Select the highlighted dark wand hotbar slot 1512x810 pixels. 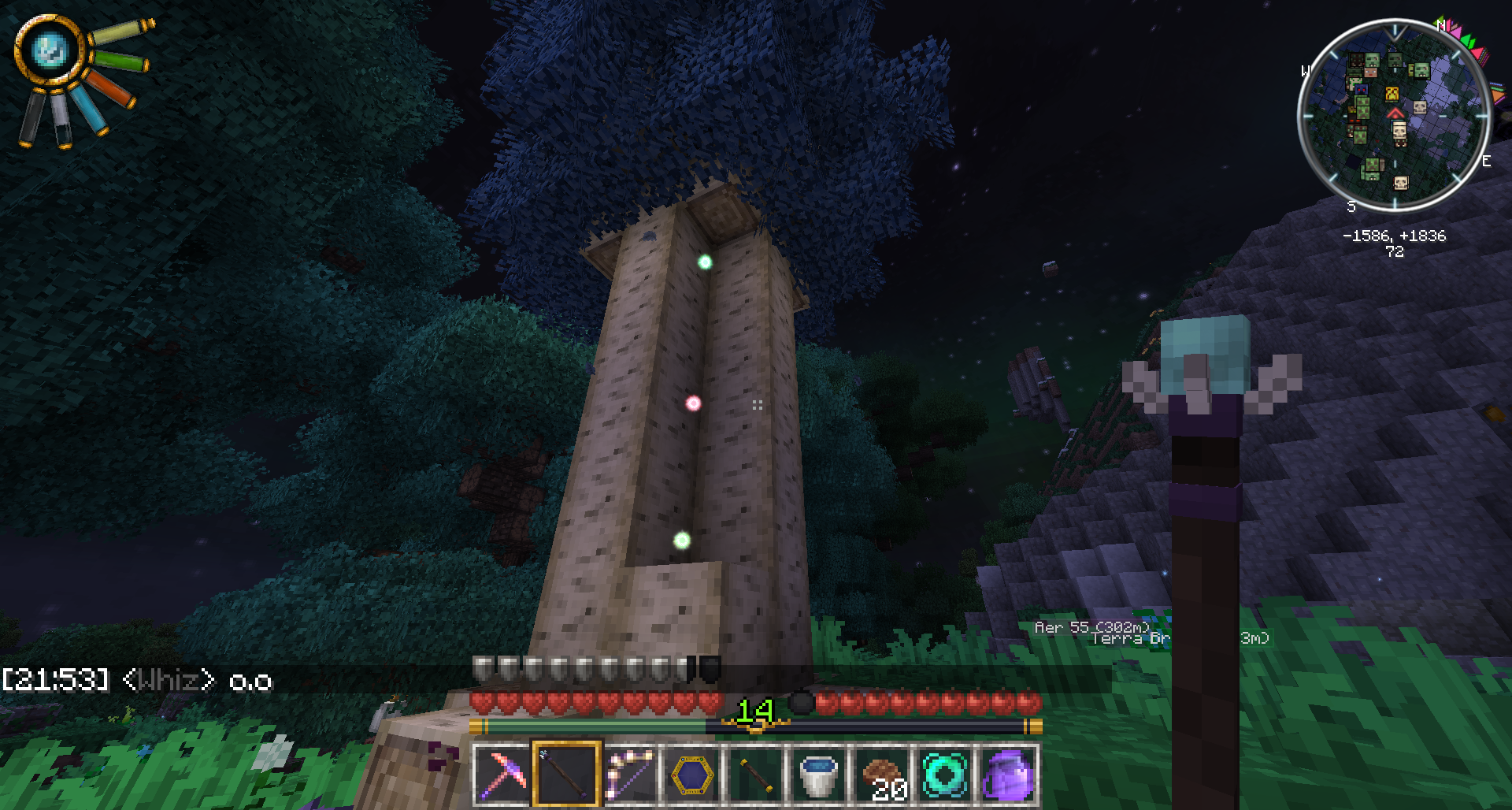[566, 775]
